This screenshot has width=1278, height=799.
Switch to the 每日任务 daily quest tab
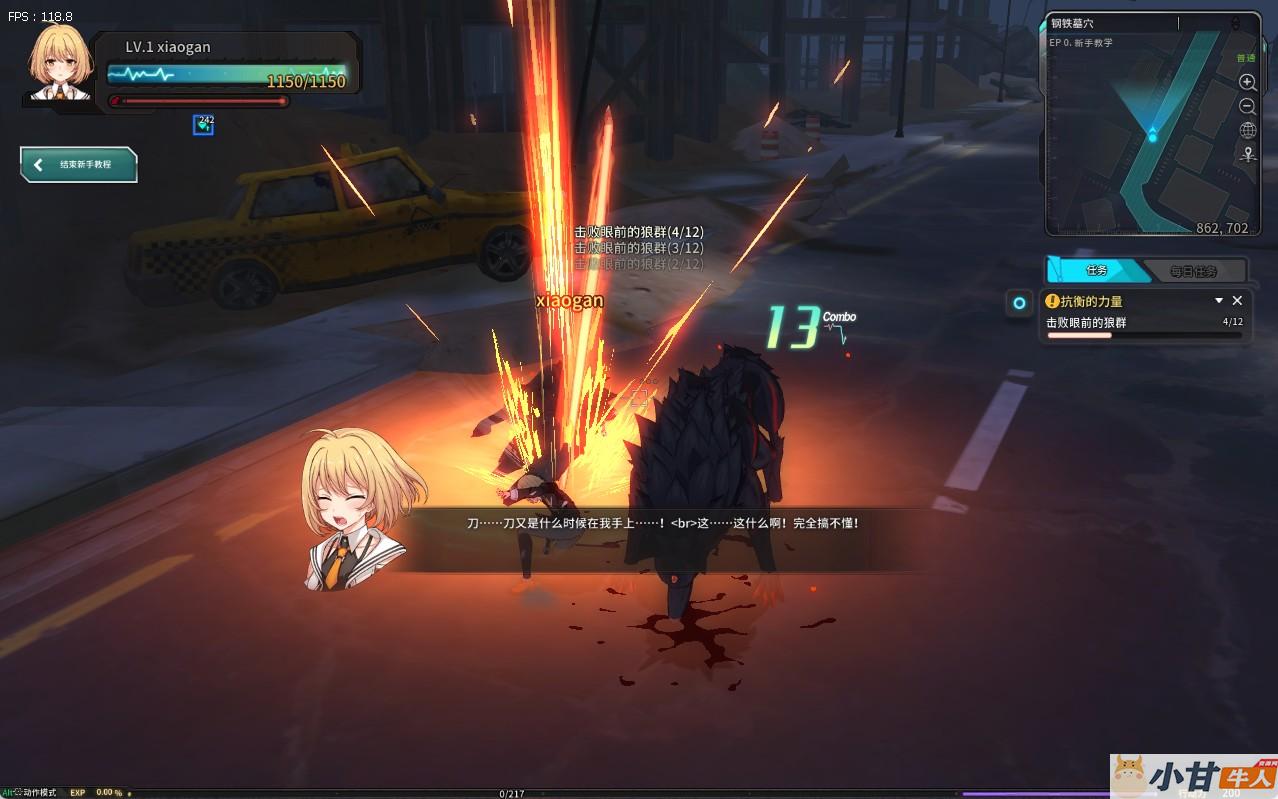point(1193,271)
